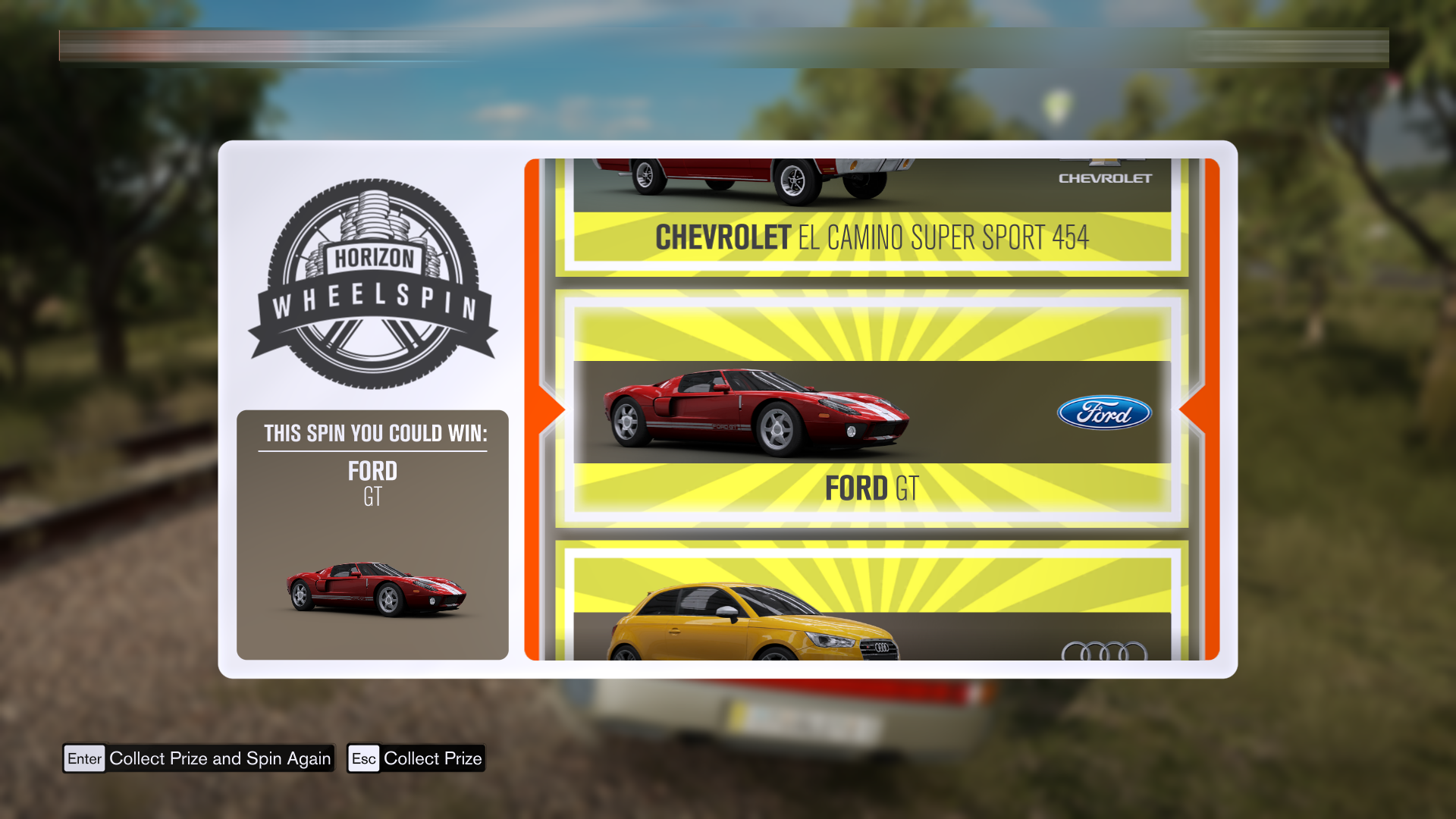
Task: Click the Chevrolet El Camino Super Sport 454 card
Action: pyautogui.click(x=871, y=218)
